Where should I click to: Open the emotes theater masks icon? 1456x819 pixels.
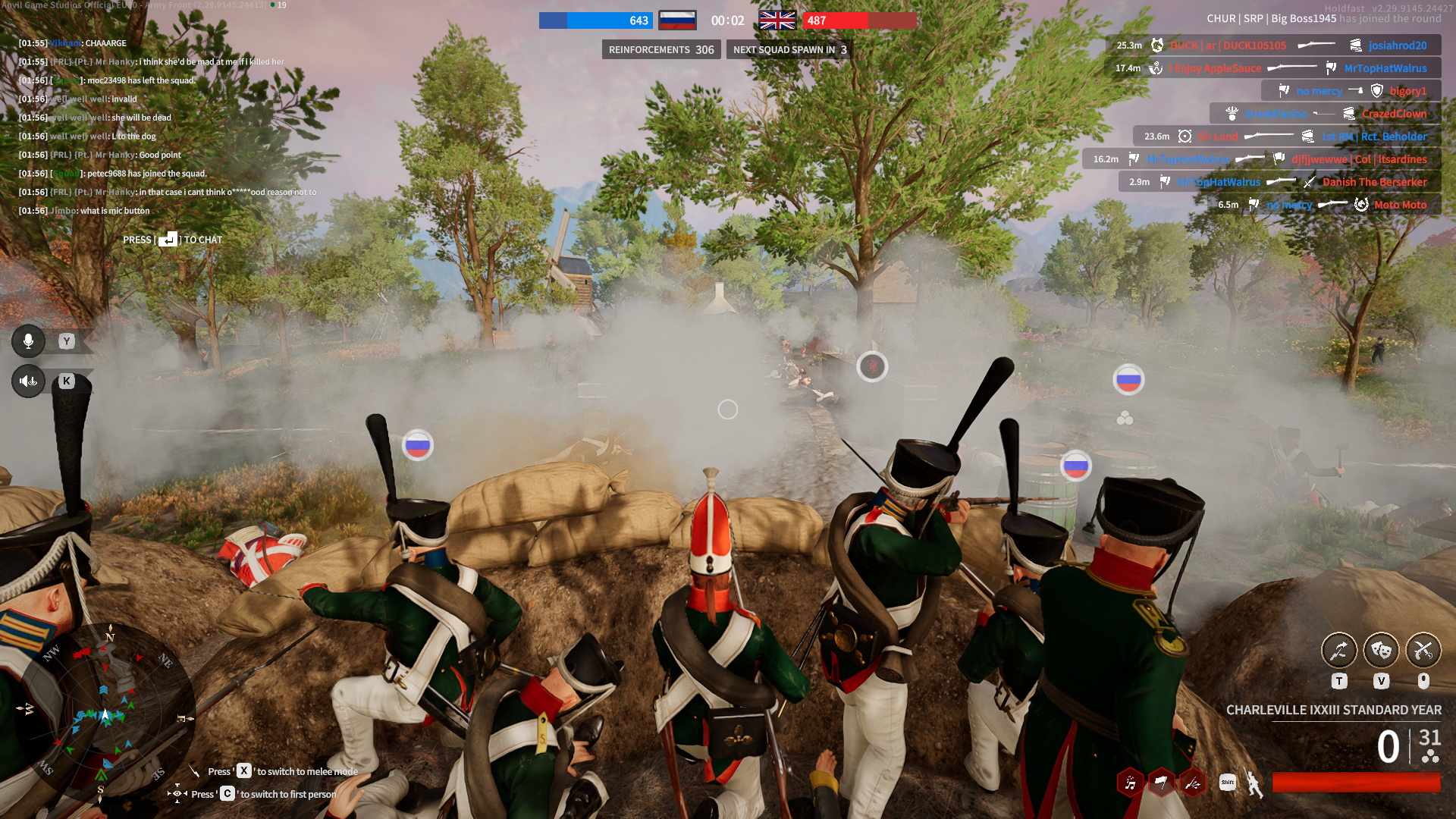point(1381,650)
